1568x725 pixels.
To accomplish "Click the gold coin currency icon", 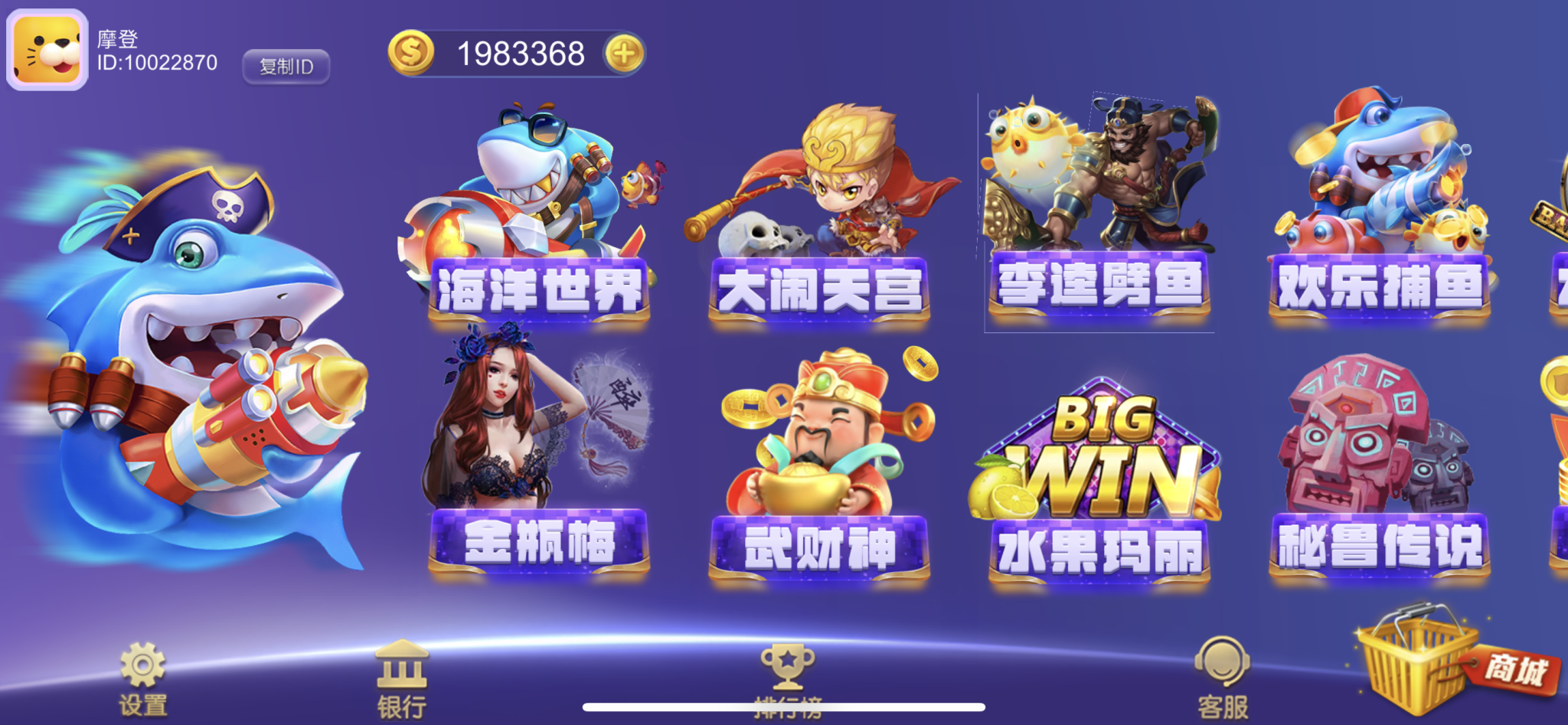I will [410, 52].
